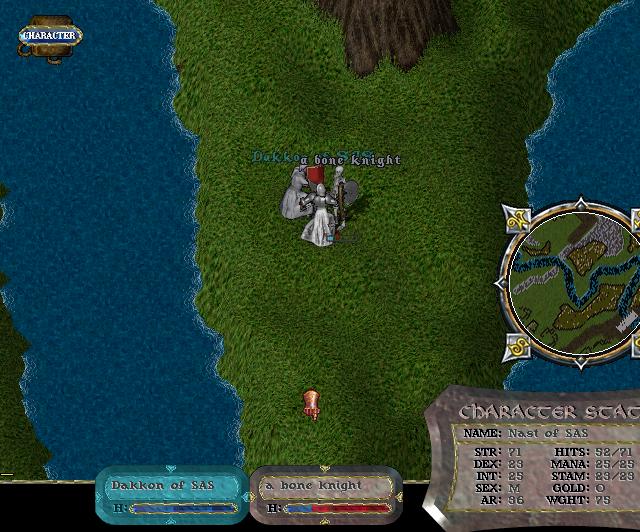The image size is (640, 532).
Task: Open the Character paperdoll button
Action: pyautogui.click(x=48, y=36)
